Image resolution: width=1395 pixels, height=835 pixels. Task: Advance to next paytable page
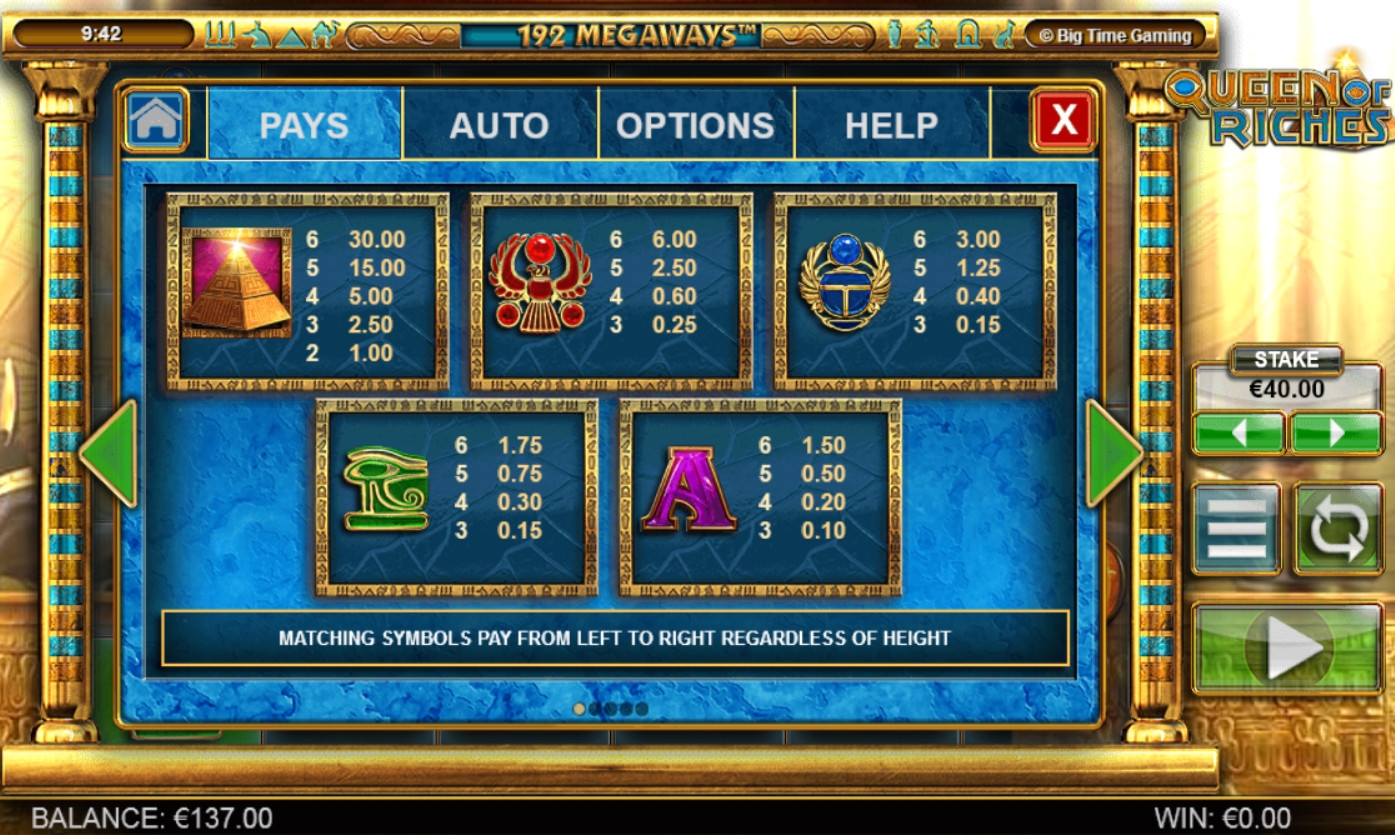coord(1113,453)
